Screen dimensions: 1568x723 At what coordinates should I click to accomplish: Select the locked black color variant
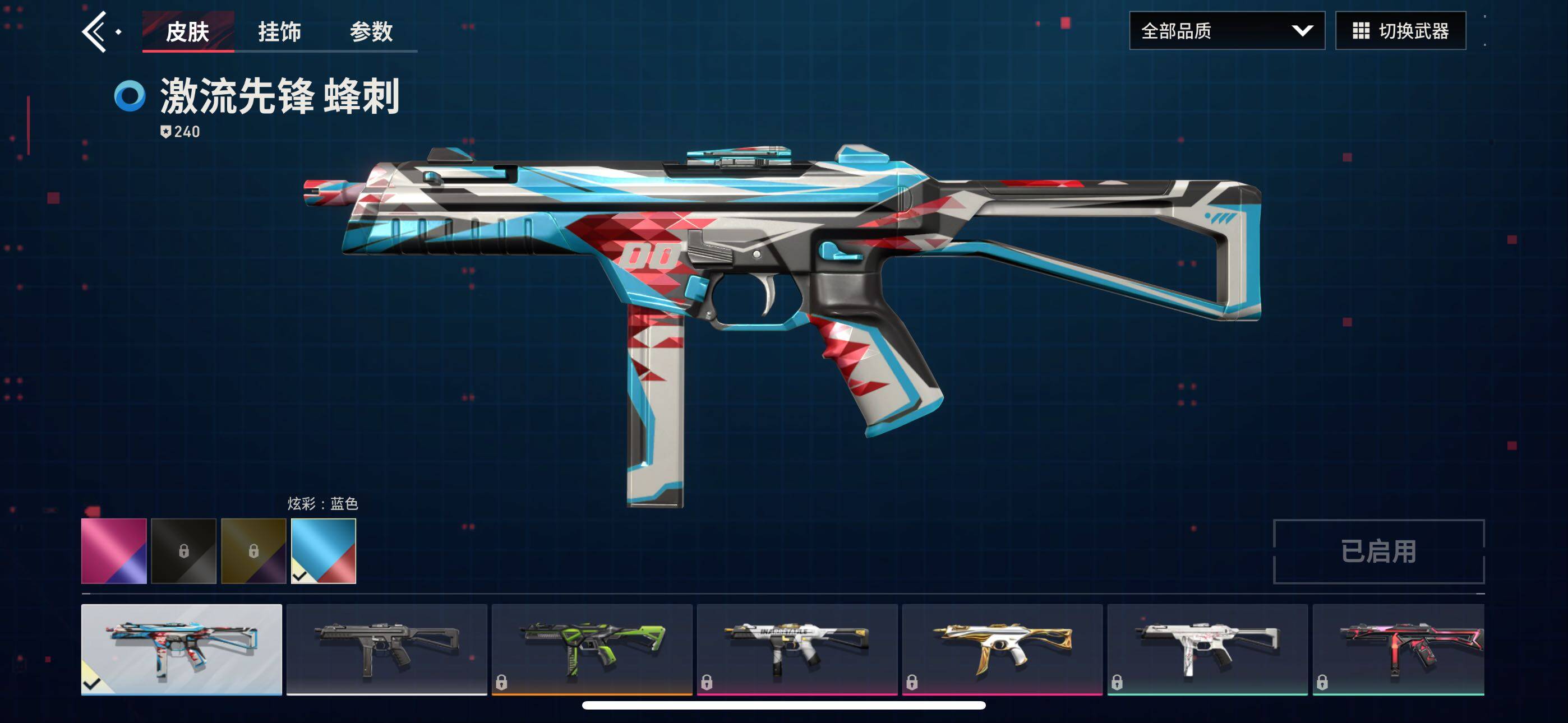[184, 551]
